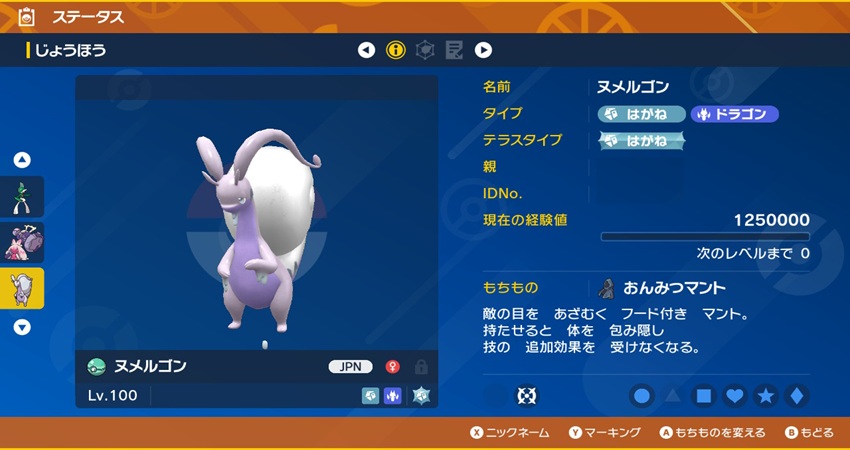Select the yellow info page tab

pos(396,50)
